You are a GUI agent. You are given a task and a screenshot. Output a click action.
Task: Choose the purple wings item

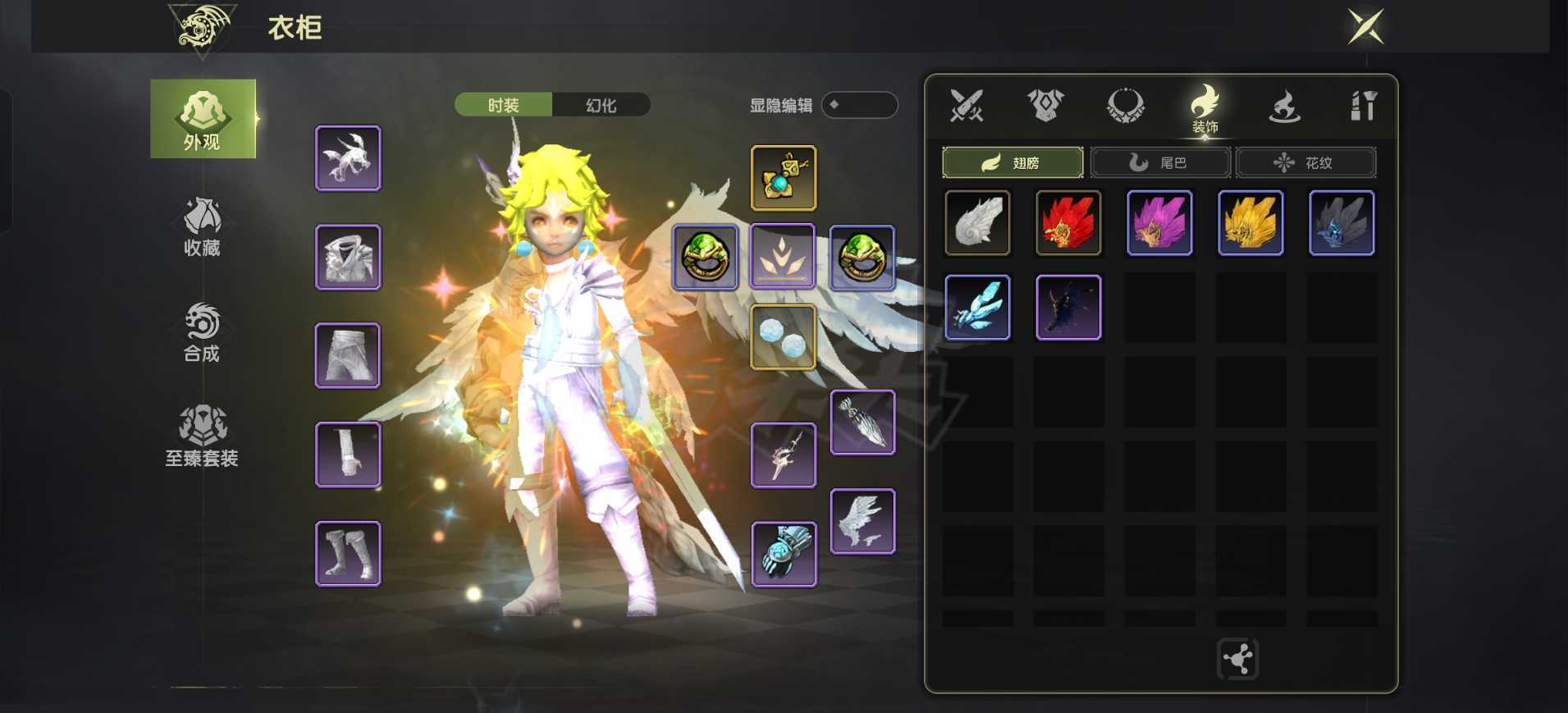point(1159,223)
